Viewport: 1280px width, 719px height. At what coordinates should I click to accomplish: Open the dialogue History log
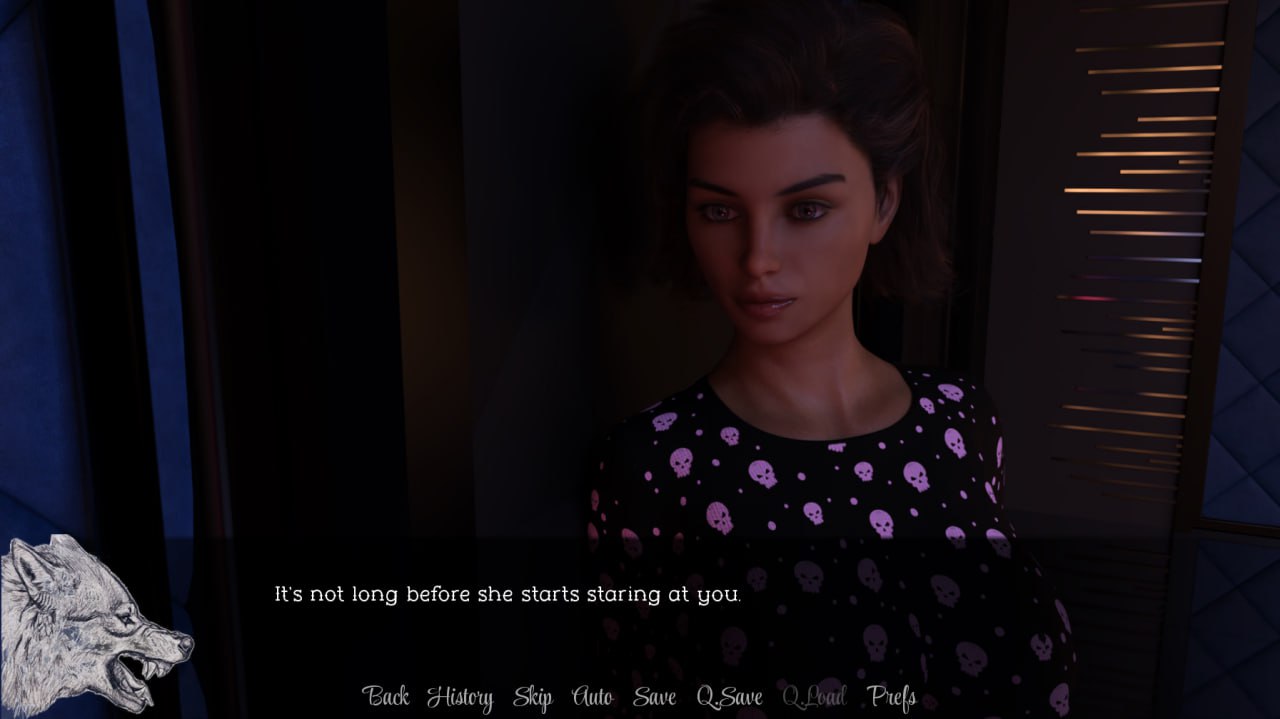point(460,697)
